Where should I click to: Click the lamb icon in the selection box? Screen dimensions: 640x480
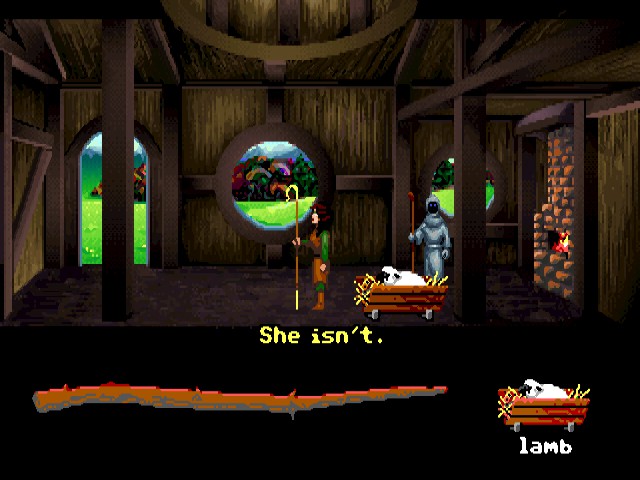coord(543,406)
